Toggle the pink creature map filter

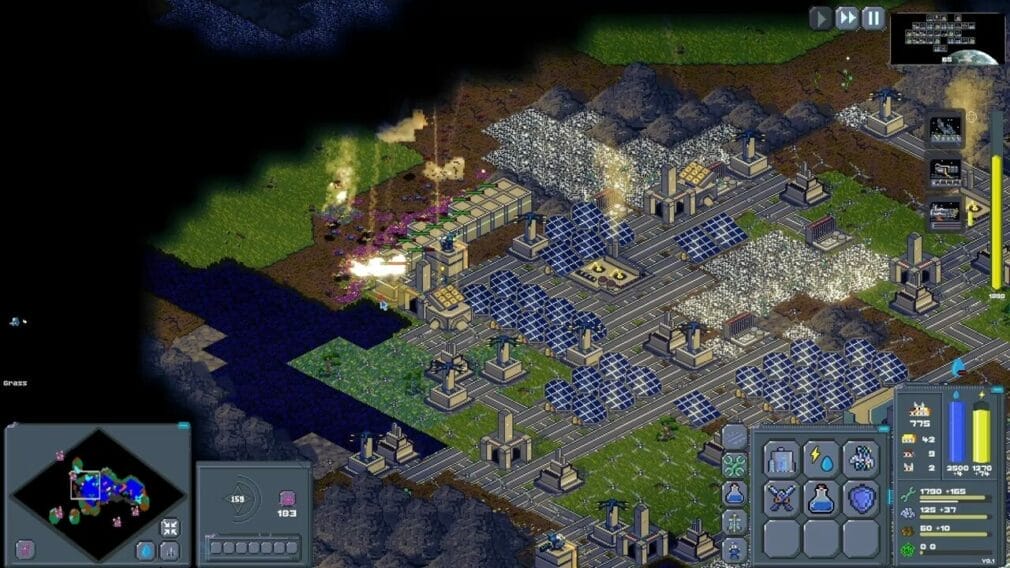pos(26,549)
